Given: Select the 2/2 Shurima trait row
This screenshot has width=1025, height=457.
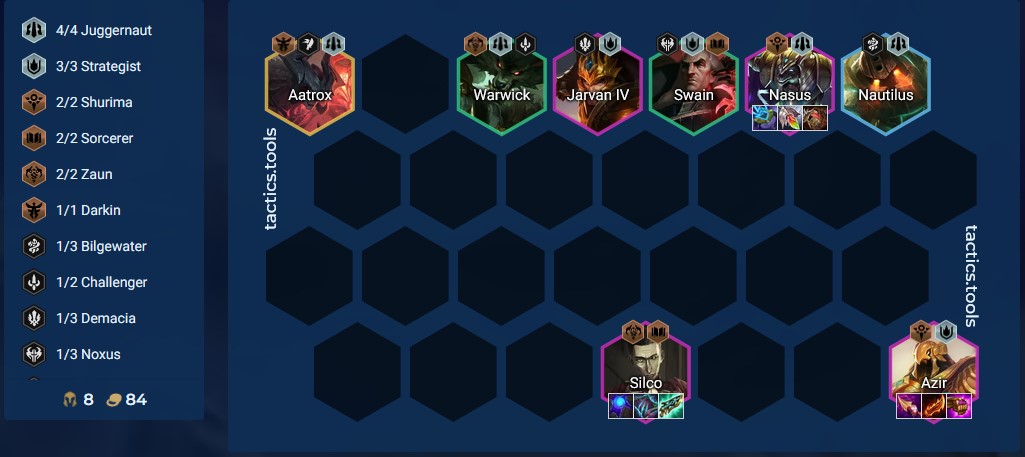Looking at the screenshot, I should pyautogui.click(x=104, y=102).
